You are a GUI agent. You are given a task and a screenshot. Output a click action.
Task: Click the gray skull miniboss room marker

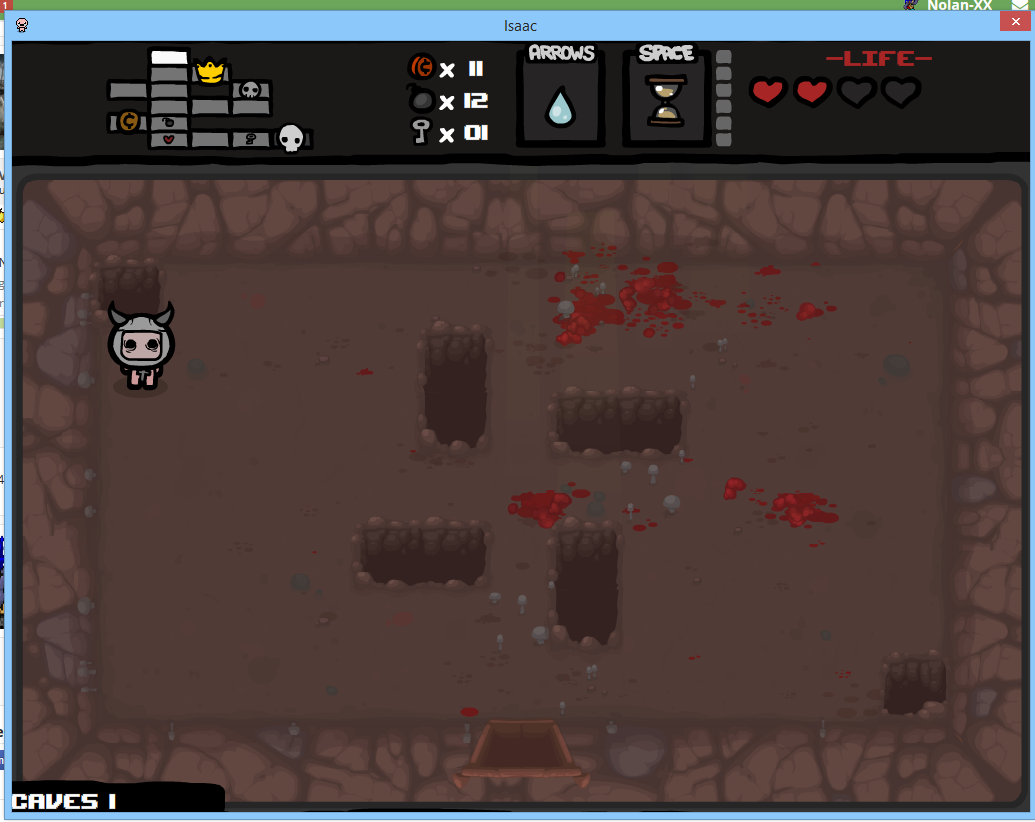click(250, 90)
